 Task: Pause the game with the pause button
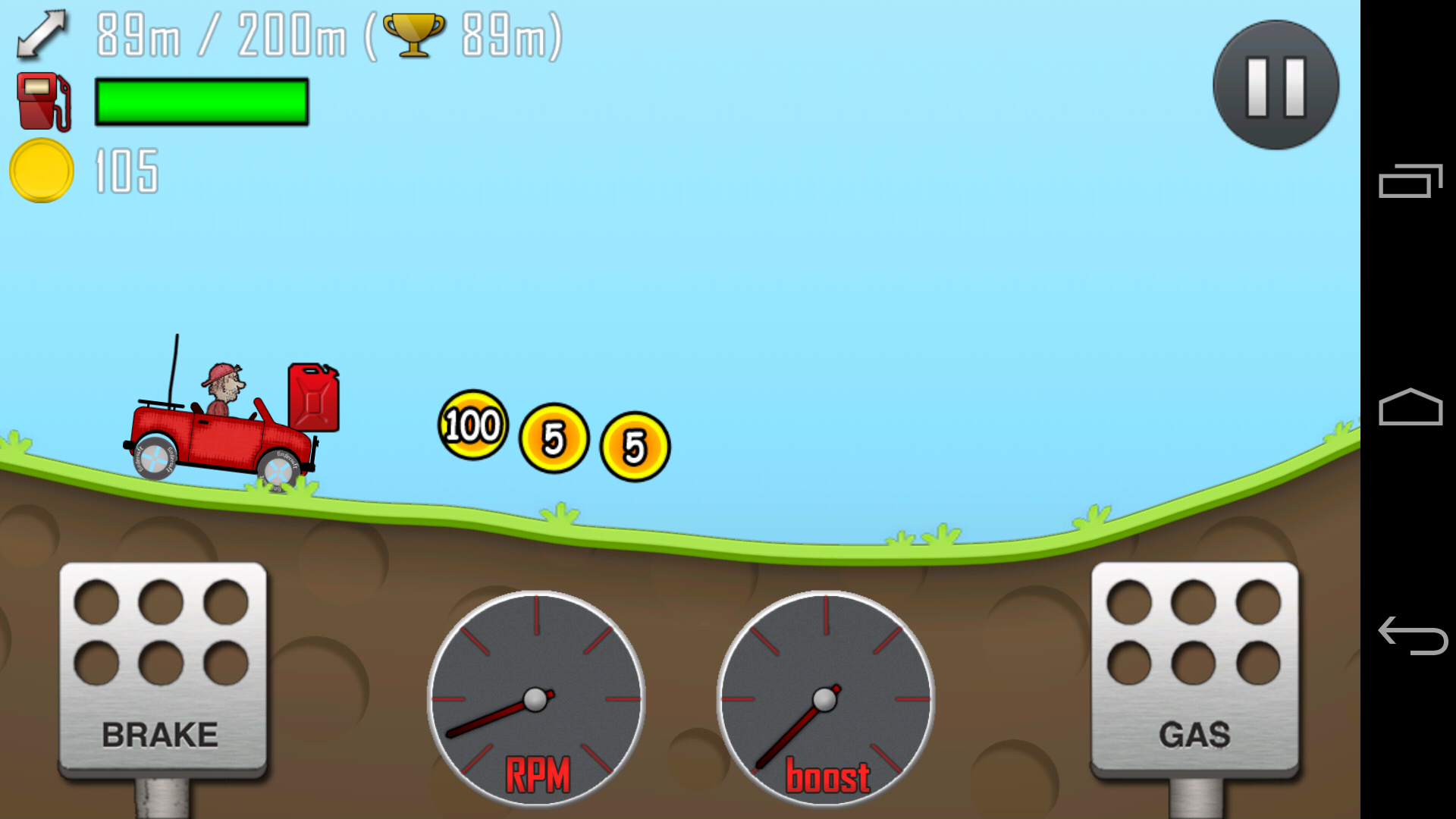coord(1276,85)
